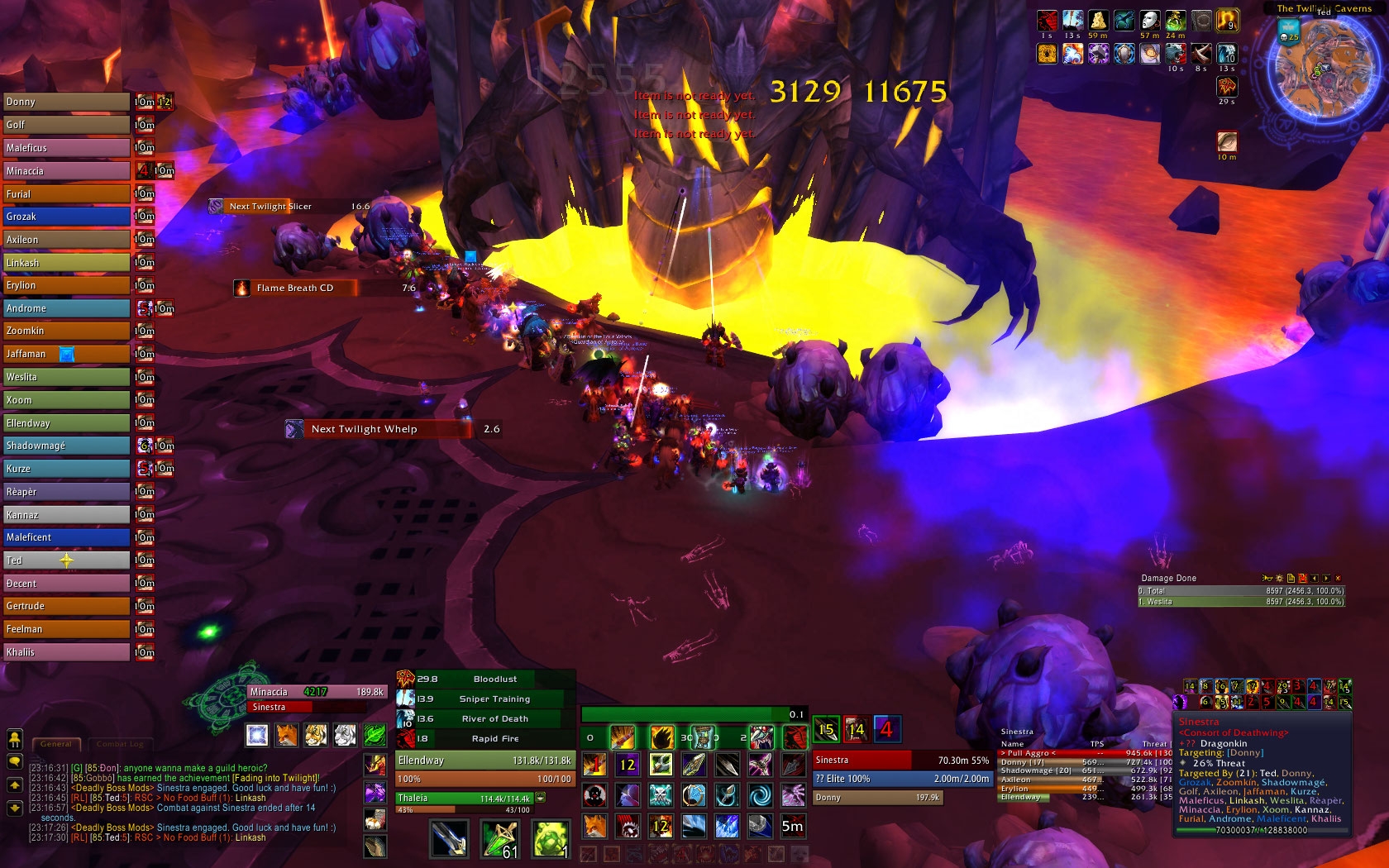The image size is (1389, 868).
Task: Click the chat scroll-down arrow button
Action: [x=14, y=808]
